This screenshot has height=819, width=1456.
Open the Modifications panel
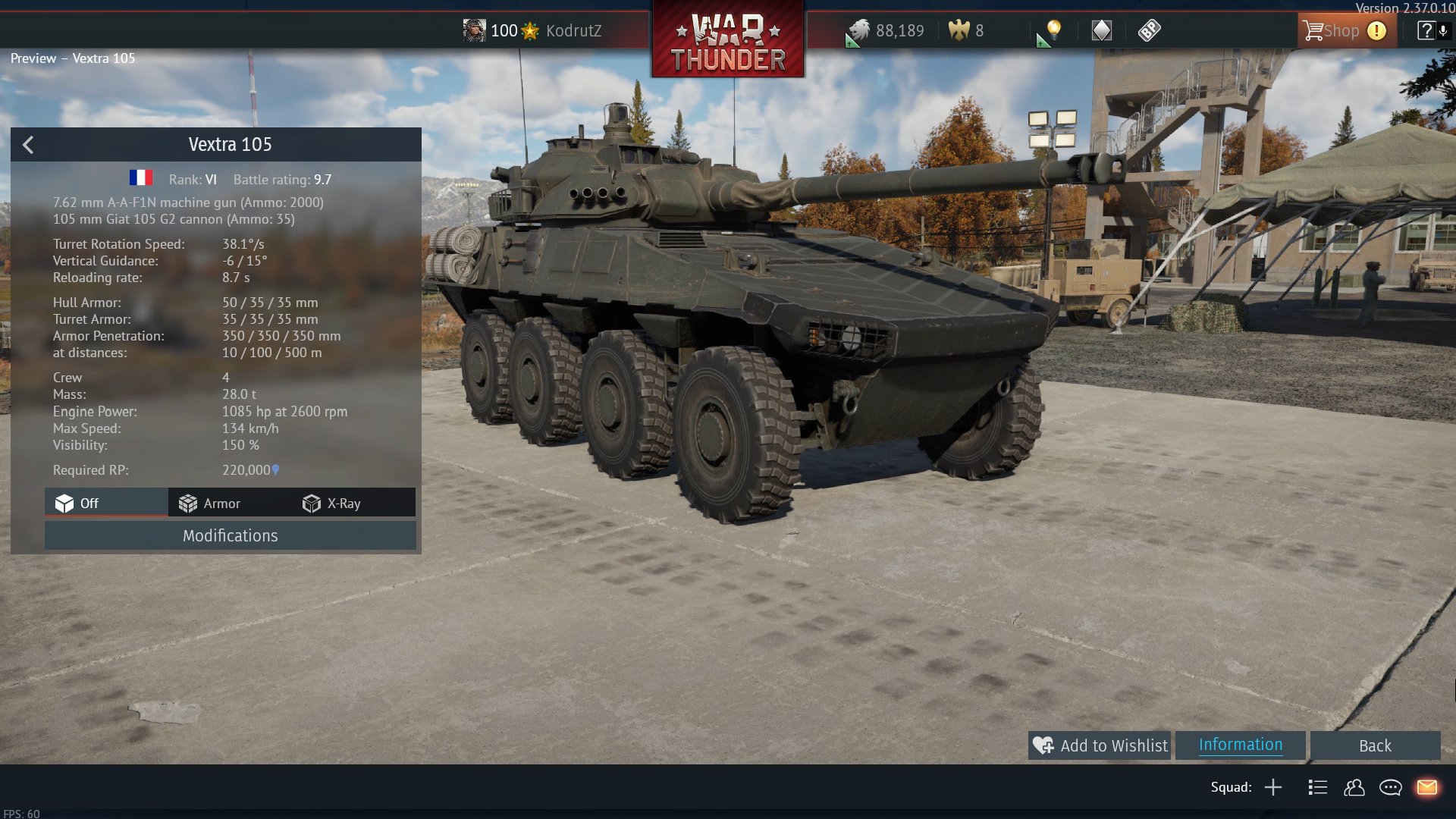point(230,535)
